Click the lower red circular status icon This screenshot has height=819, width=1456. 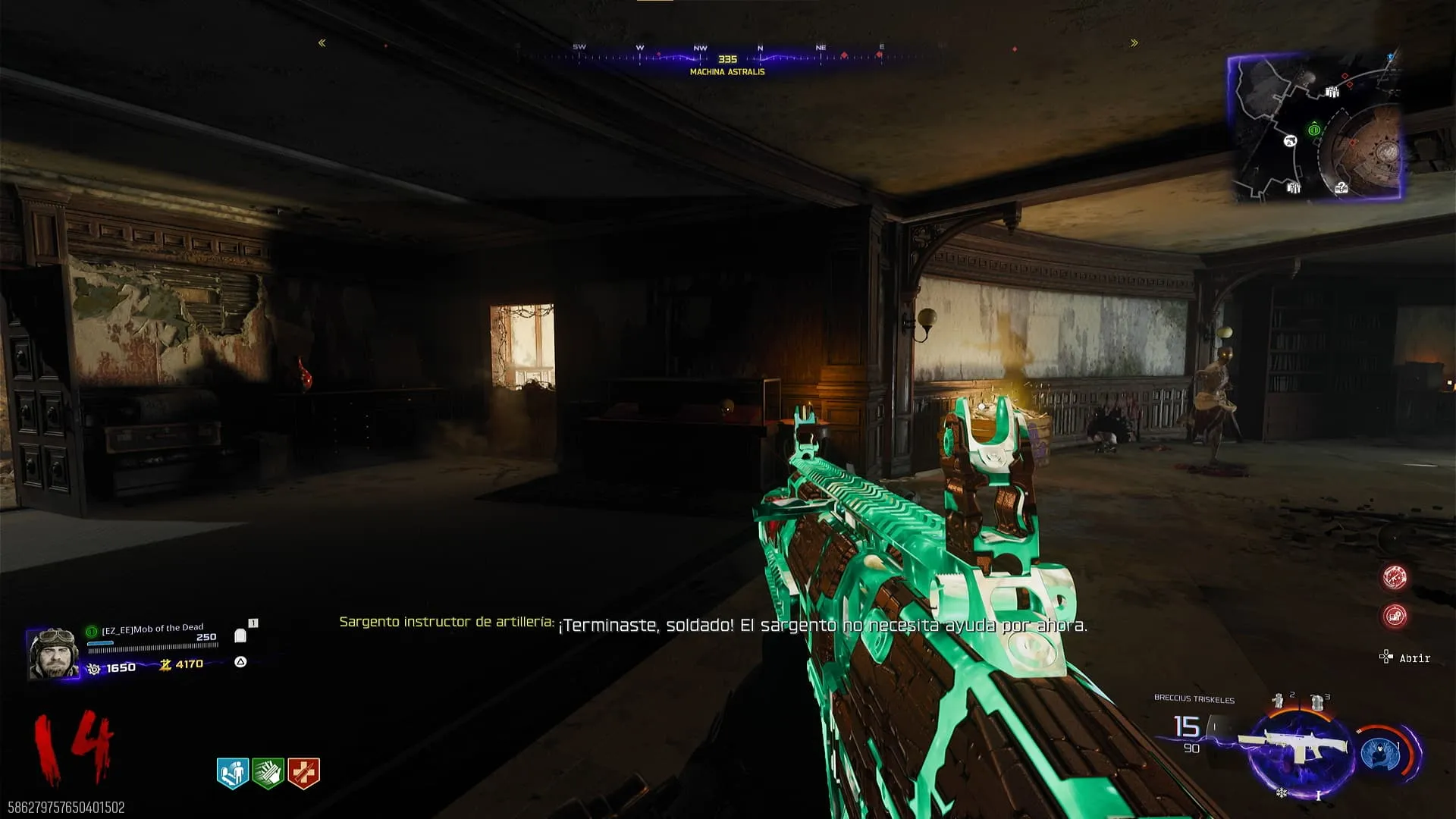1395,616
